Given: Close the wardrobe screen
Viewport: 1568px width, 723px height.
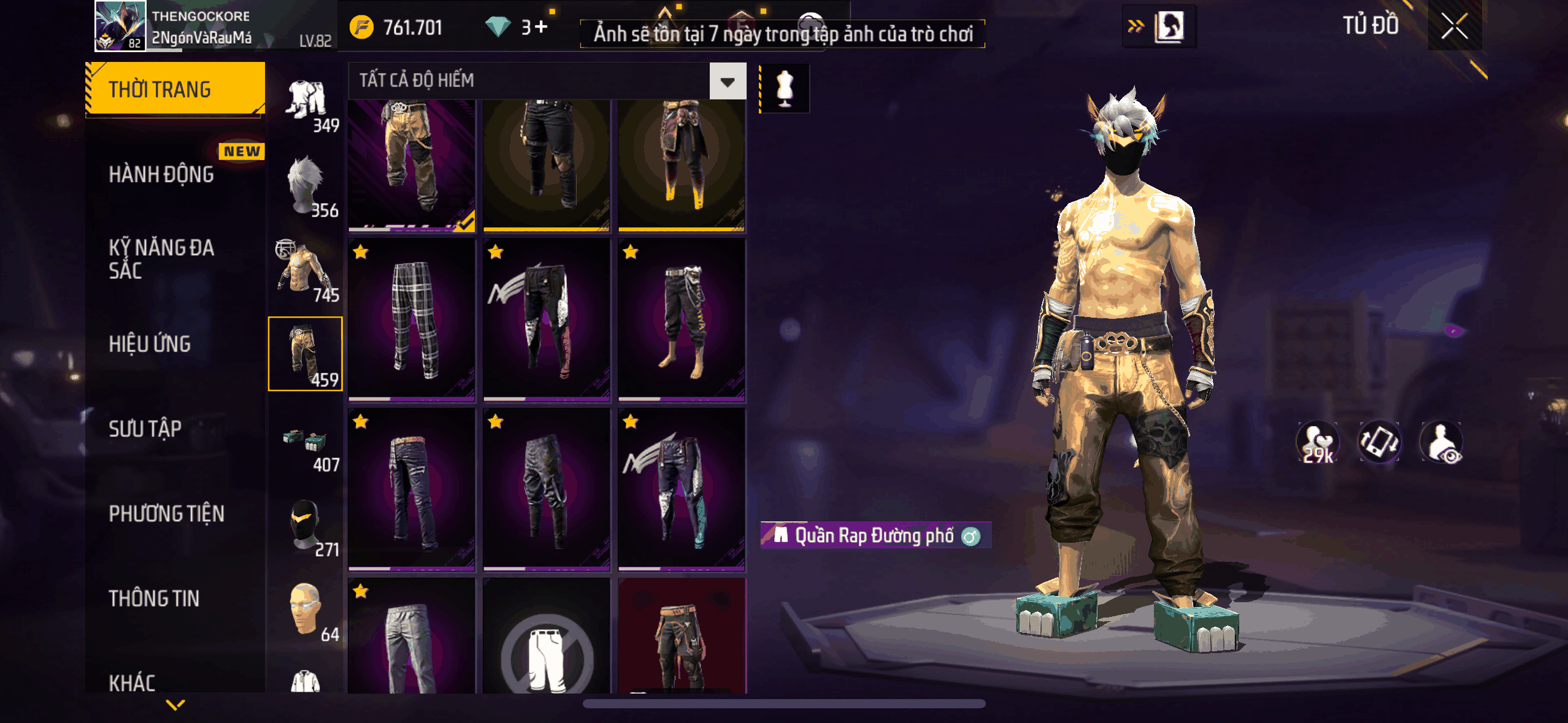Looking at the screenshot, I should pos(1454,27).
